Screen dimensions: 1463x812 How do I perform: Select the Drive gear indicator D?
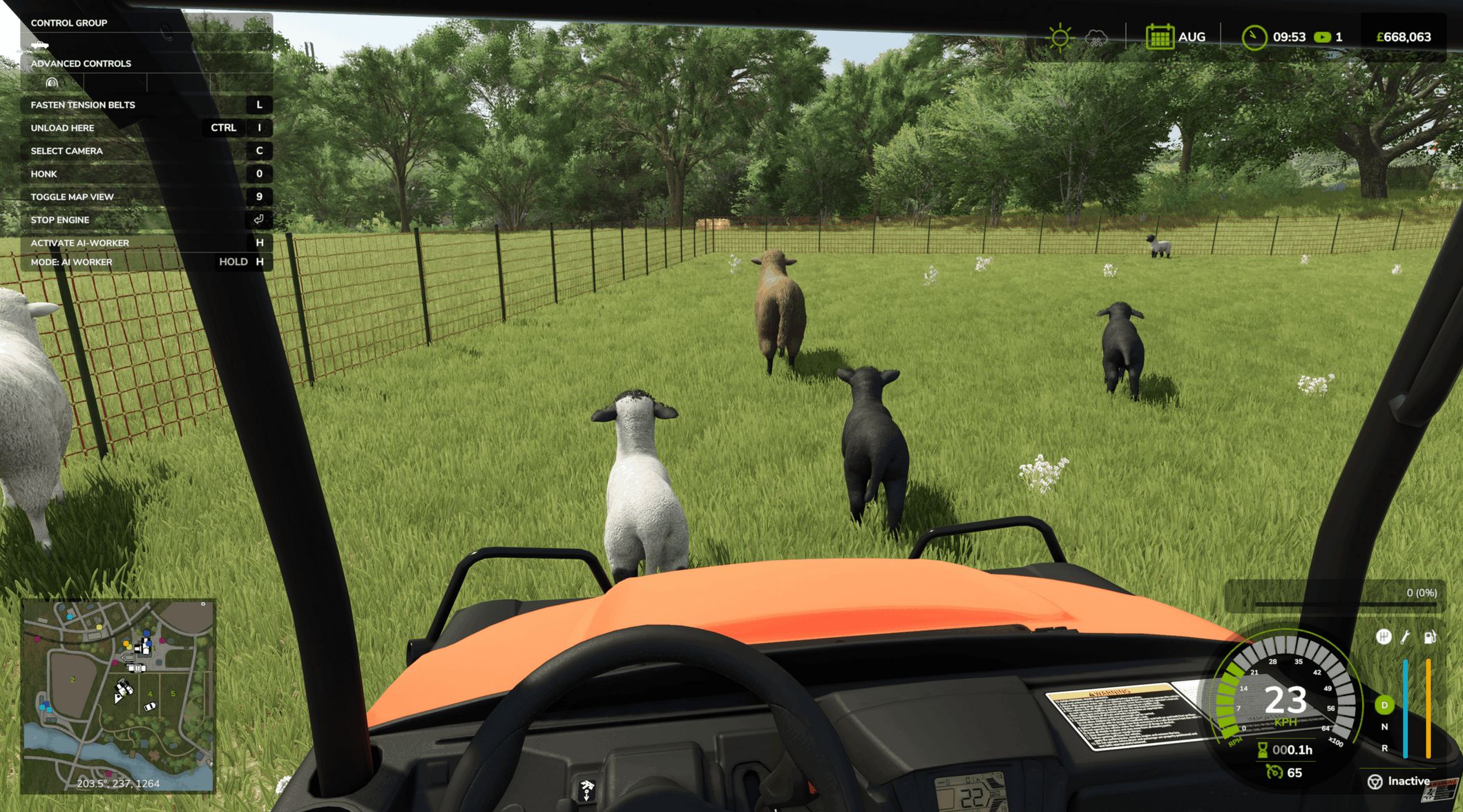point(1384,705)
